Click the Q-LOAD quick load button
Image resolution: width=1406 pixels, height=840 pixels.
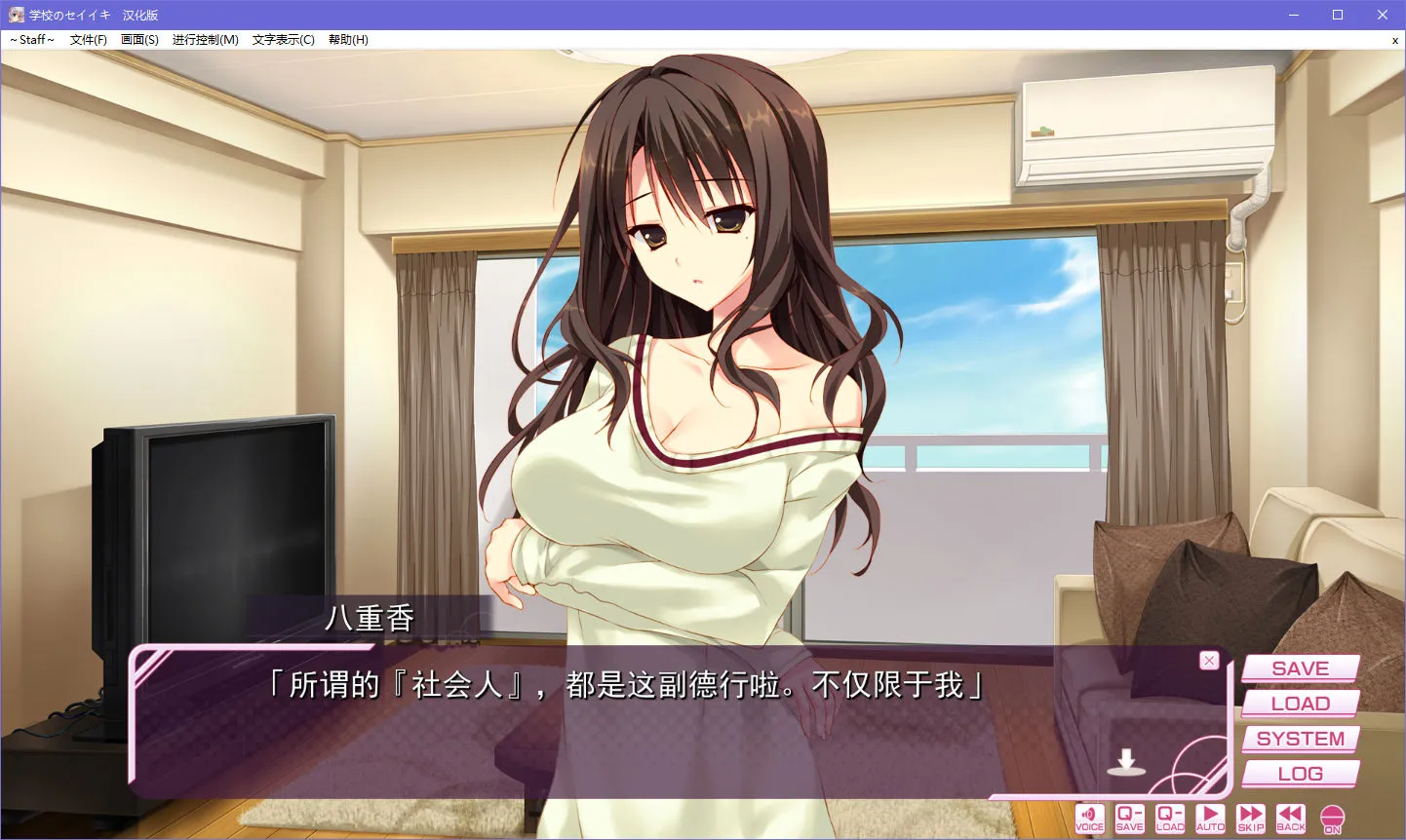tap(1170, 819)
